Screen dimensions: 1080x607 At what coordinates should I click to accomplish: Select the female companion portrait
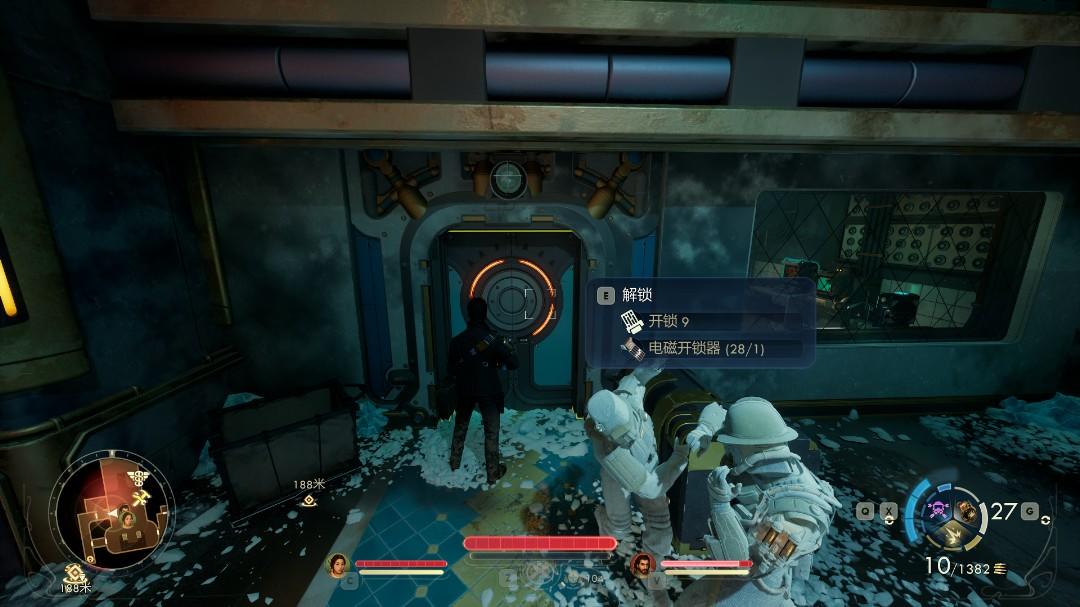338,565
